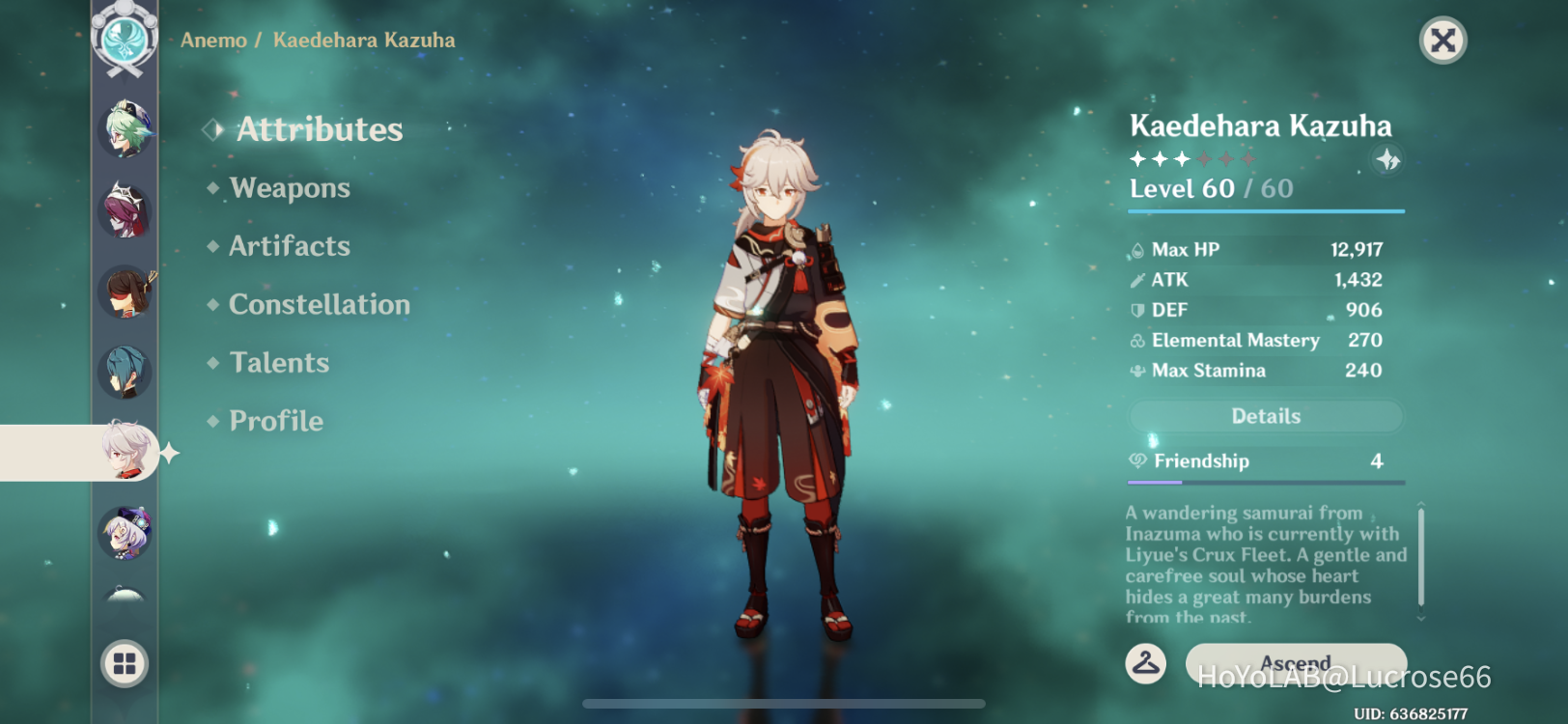Click the Max HP droplet icon
This screenshot has height=724, width=1568.
[1136, 249]
